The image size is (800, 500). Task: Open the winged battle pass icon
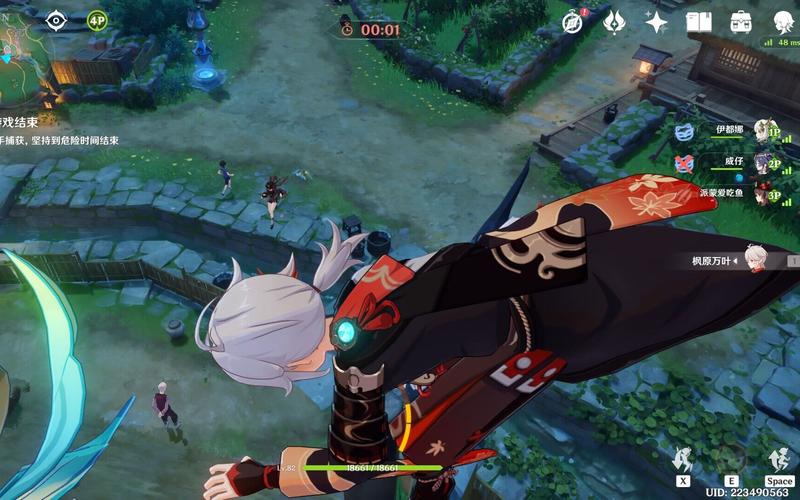pos(615,22)
